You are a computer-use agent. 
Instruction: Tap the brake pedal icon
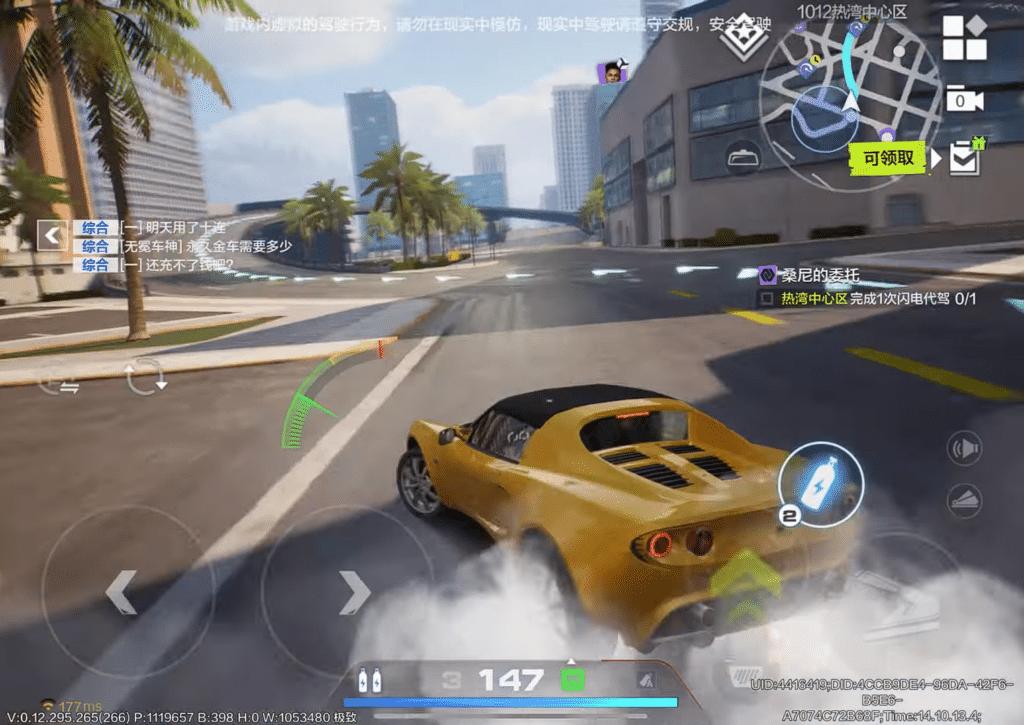[x=965, y=500]
